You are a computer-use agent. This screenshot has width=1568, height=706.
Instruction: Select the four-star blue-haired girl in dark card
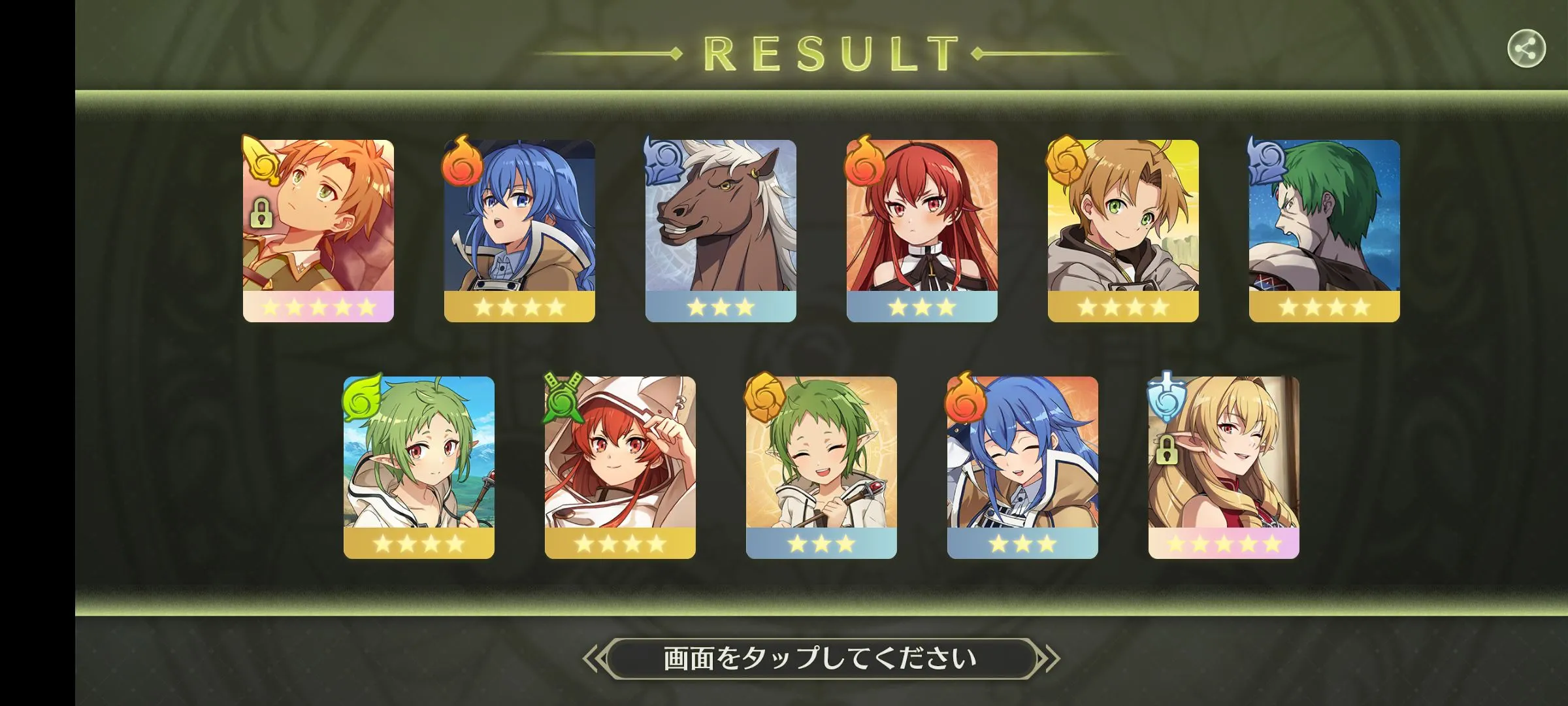519,230
